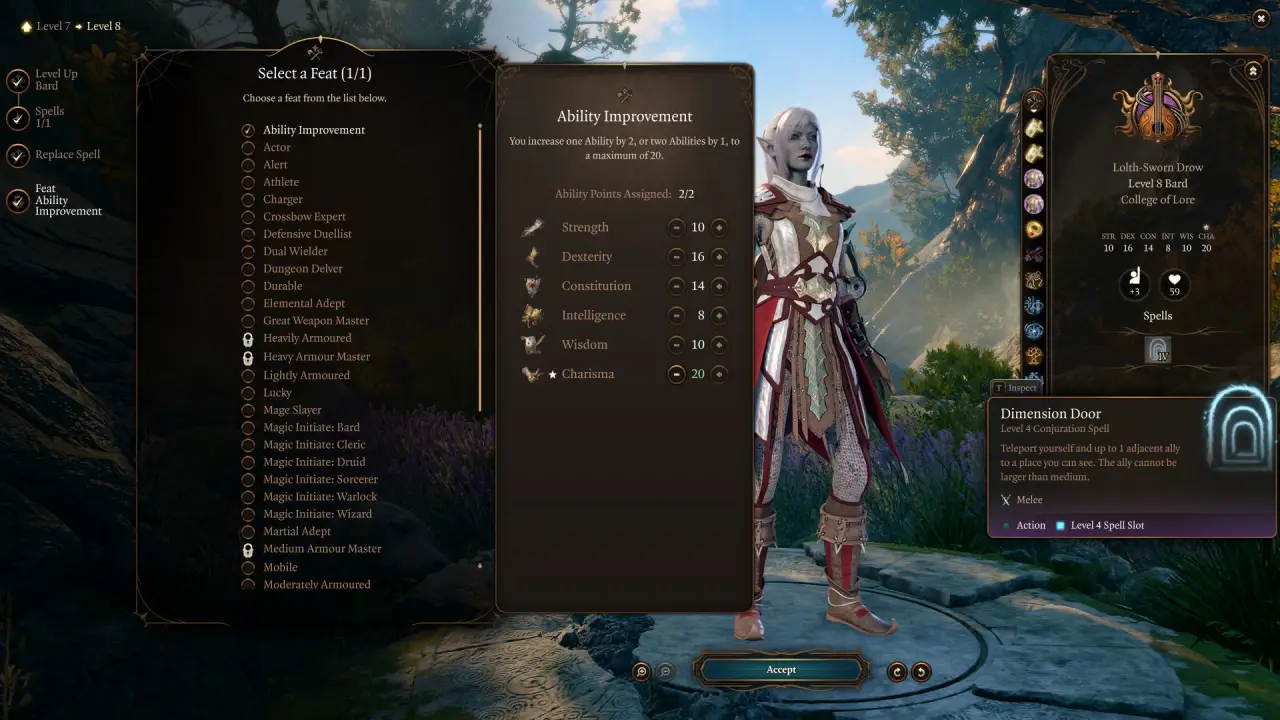1280x720 pixels.
Task: Click the Inspect button on the spell tooltip
Action: click(1016, 387)
